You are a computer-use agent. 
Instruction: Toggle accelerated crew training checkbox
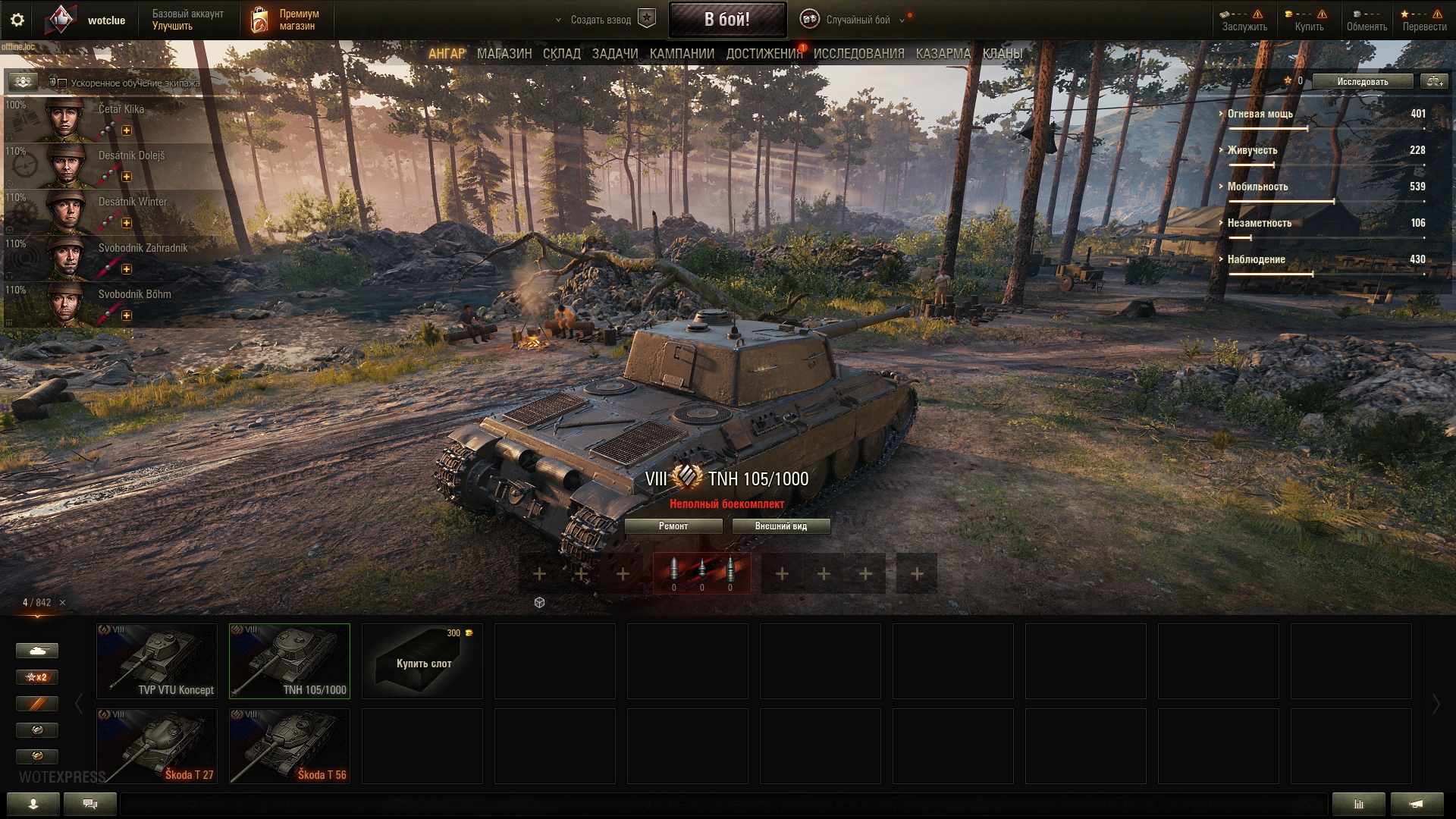(x=62, y=83)
